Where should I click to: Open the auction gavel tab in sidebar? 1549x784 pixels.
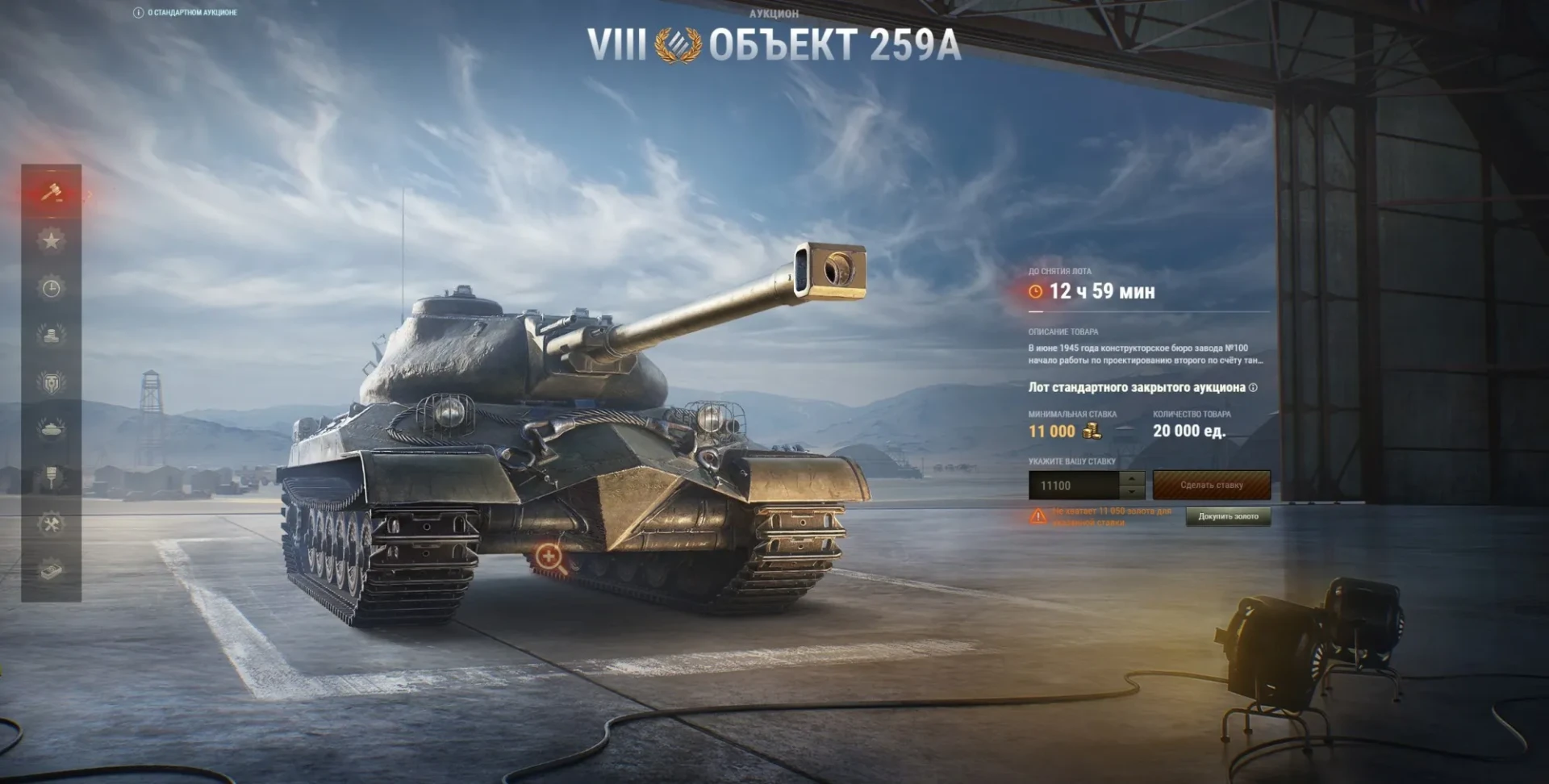pos(52,193)
